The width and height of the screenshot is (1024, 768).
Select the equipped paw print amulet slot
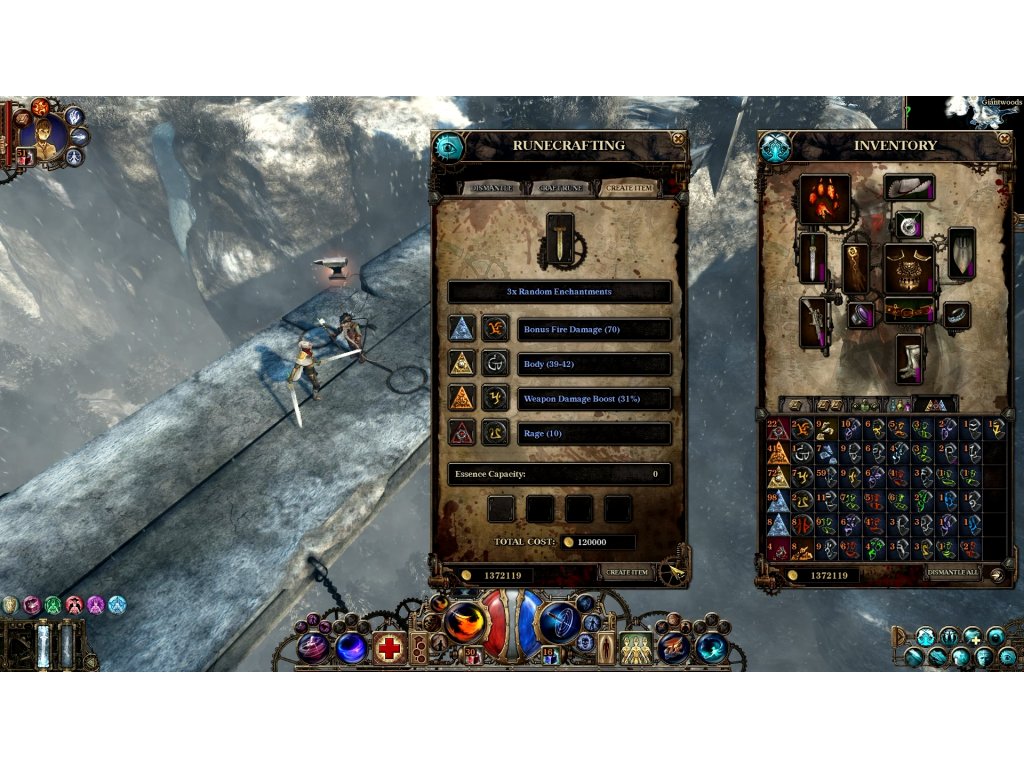coord(825,199)
